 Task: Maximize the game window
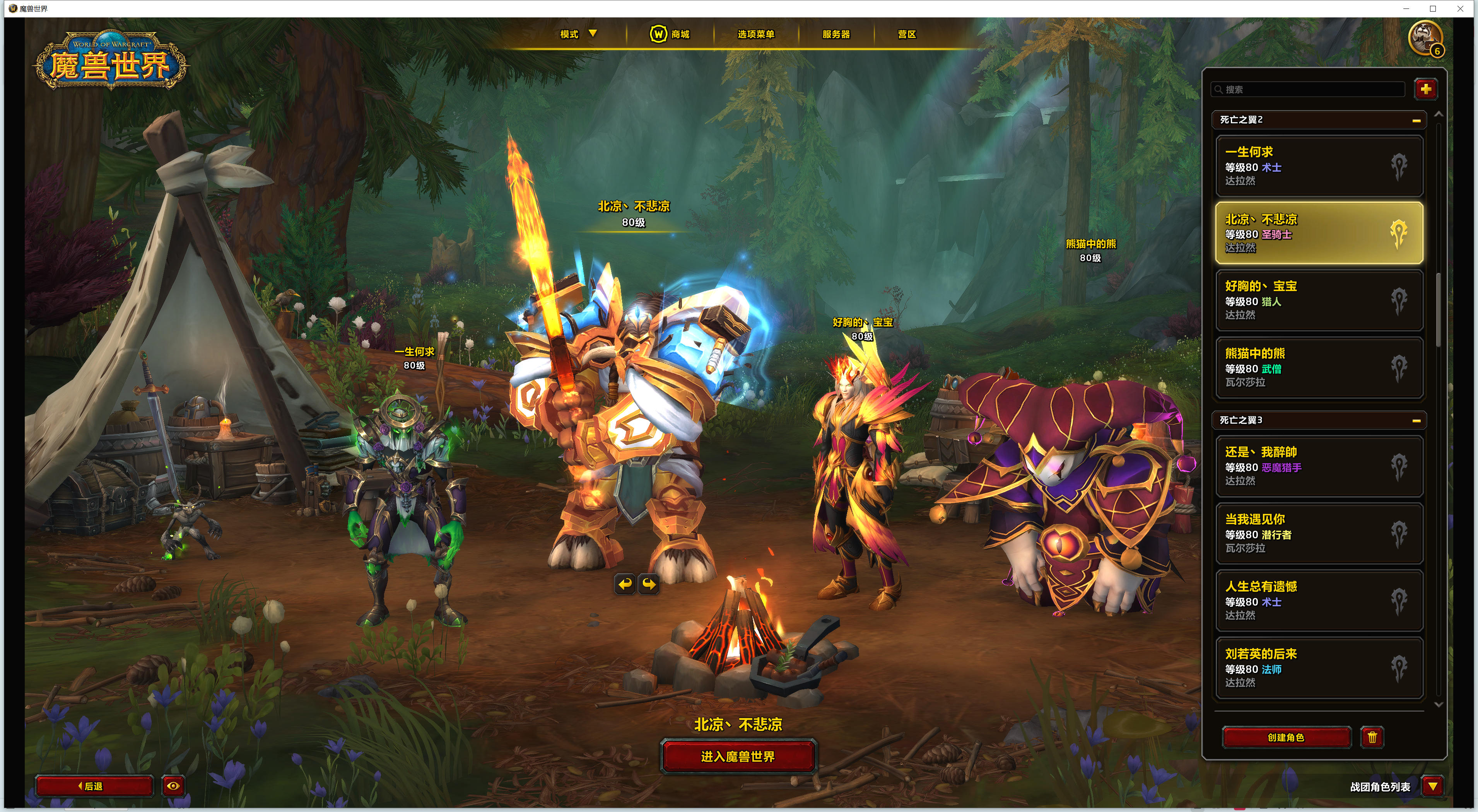1433,9
